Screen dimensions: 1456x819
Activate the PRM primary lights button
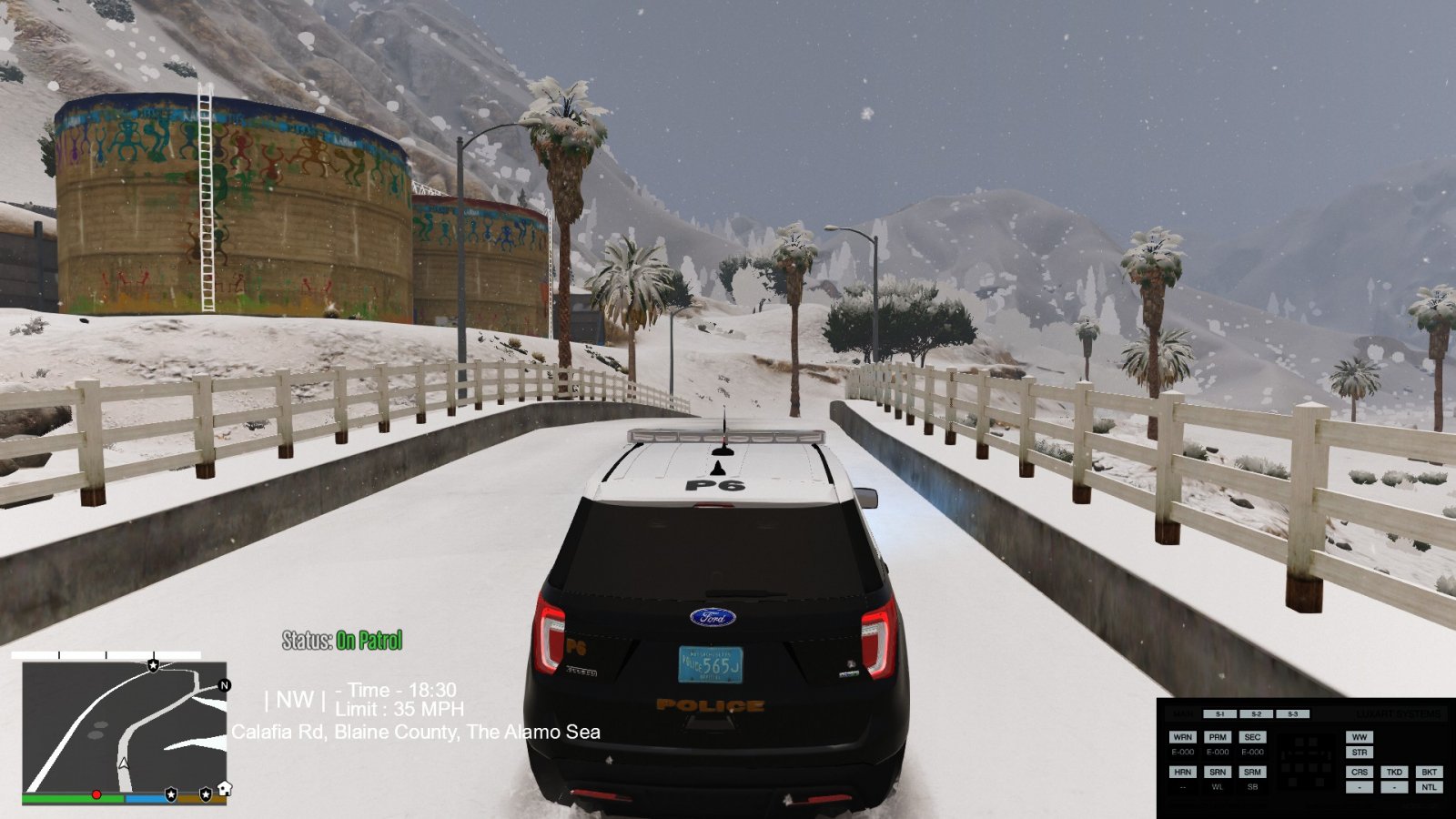click(1218, 737)
